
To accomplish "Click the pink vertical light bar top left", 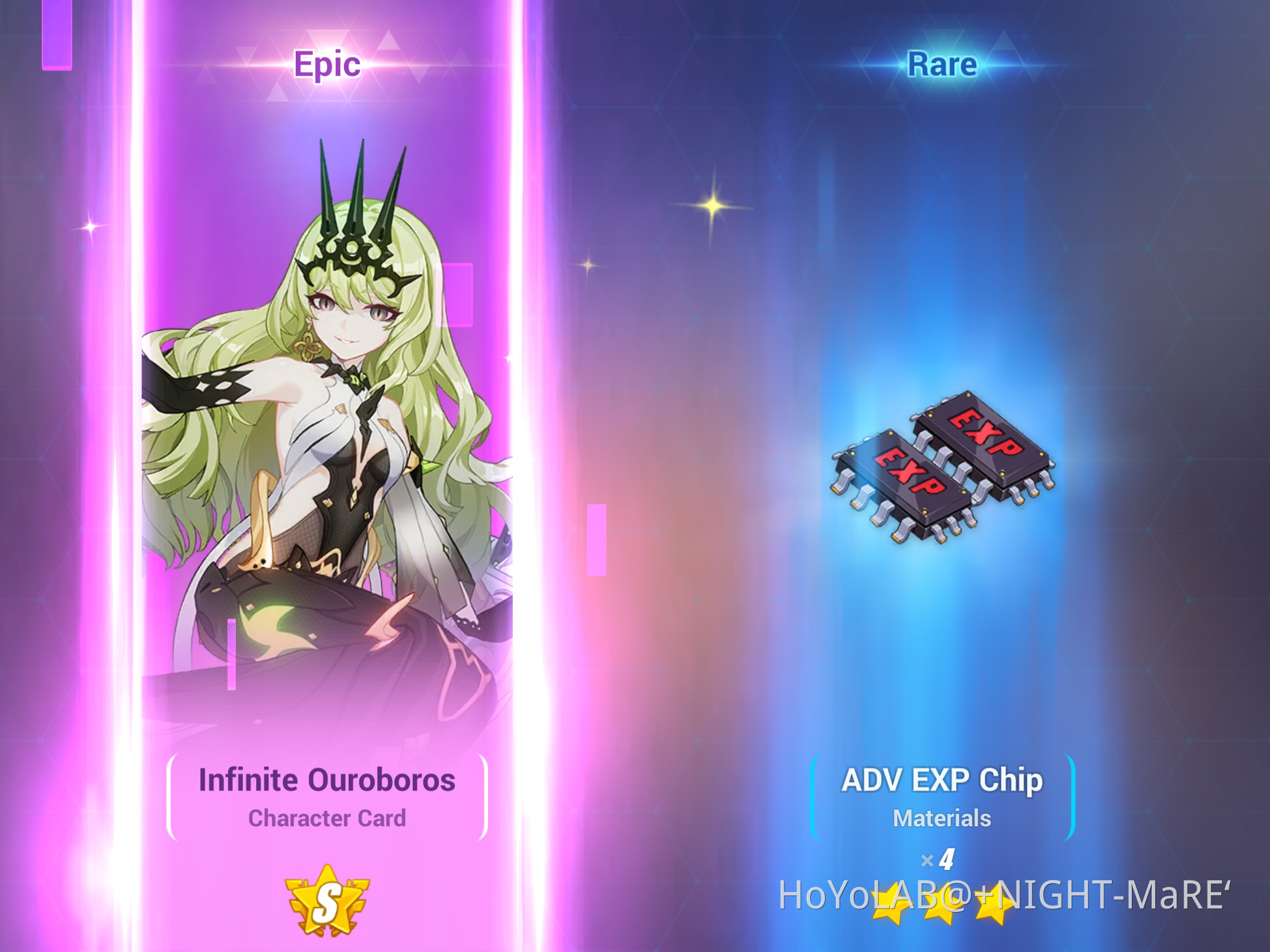I will [x=56, y=35].
